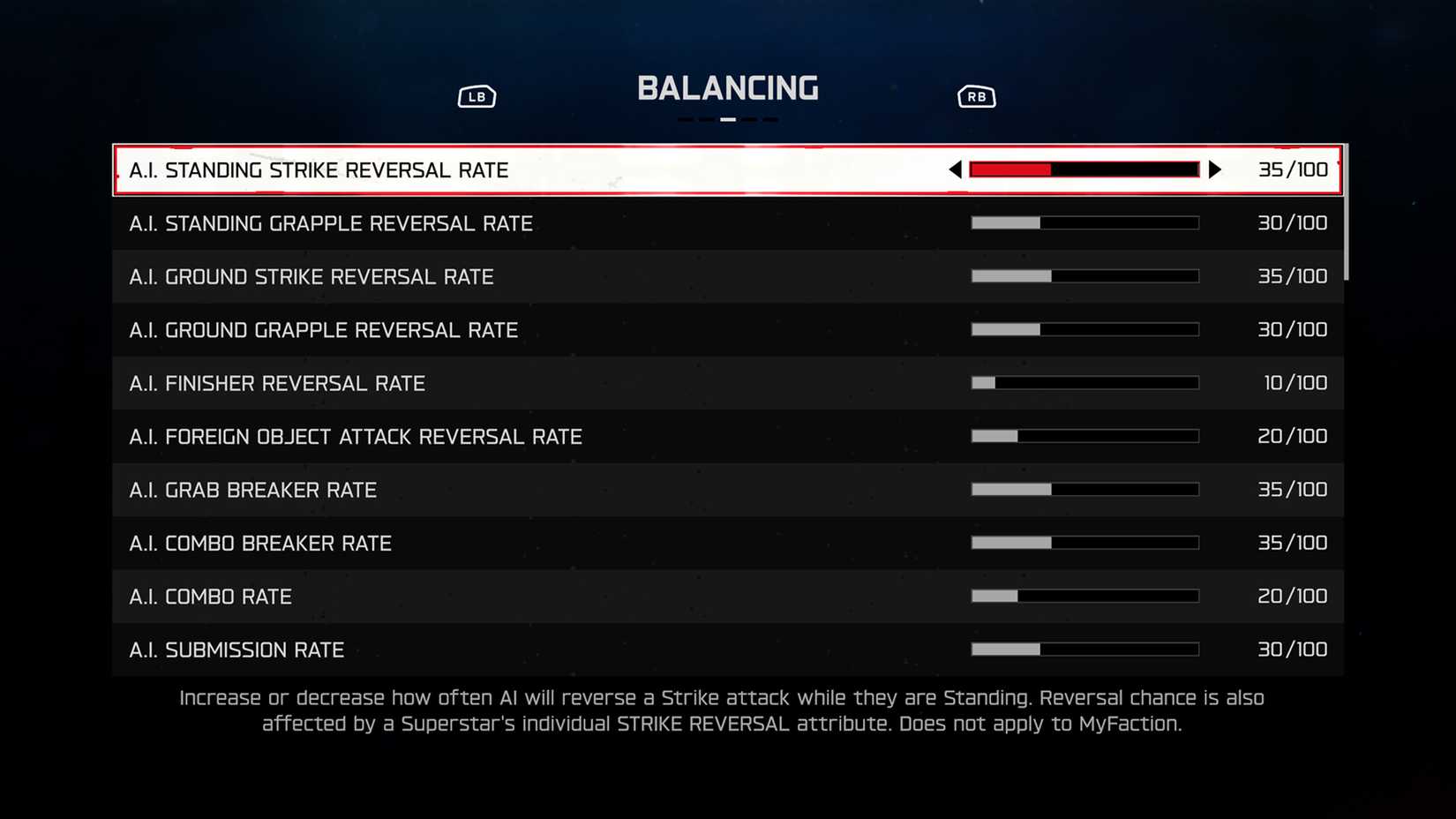
Task: Click the A.I. Submission Rate slider bar
Action: pos(1084,650)
